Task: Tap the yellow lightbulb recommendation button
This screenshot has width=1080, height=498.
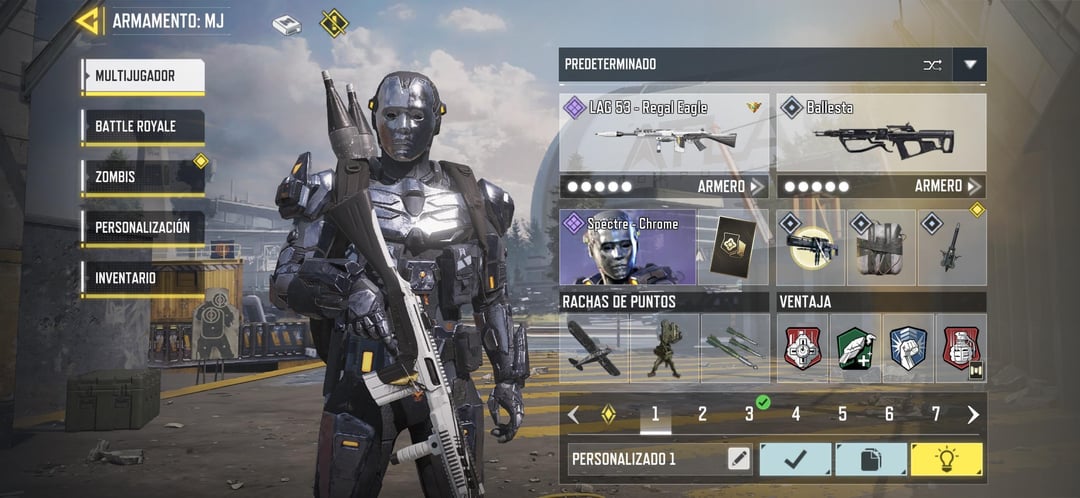Action: (x=946, y=459)
